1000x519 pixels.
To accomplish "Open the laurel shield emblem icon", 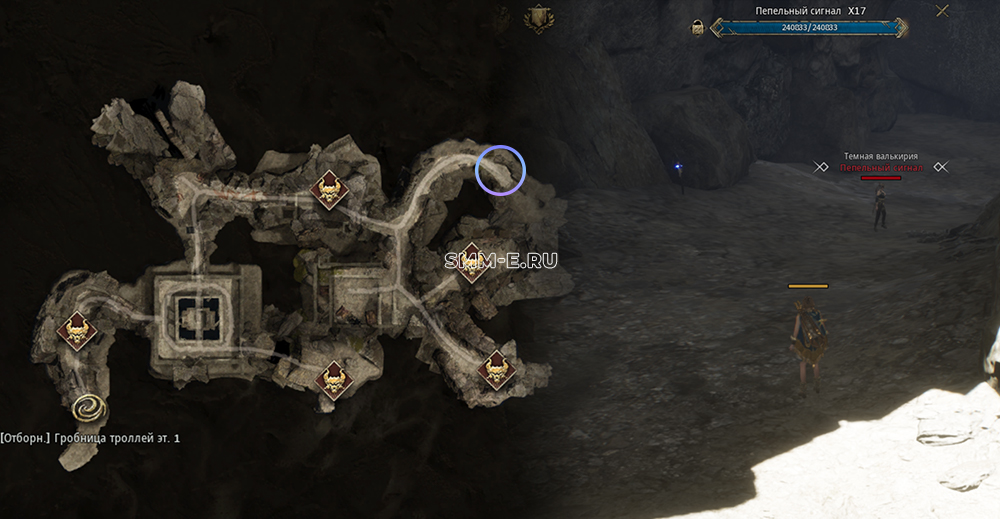I will 542,17.
